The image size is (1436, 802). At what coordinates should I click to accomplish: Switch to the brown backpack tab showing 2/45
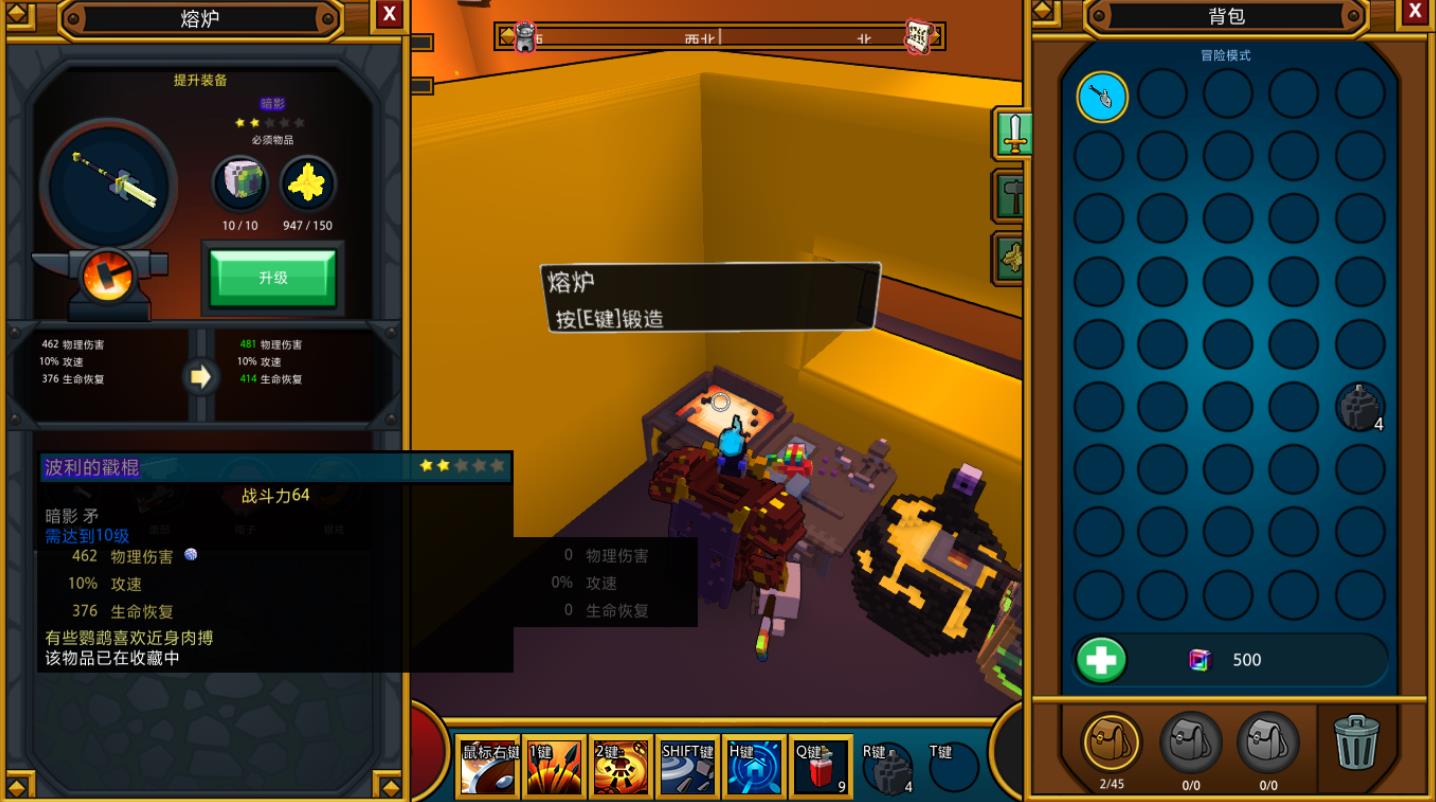1111,742
